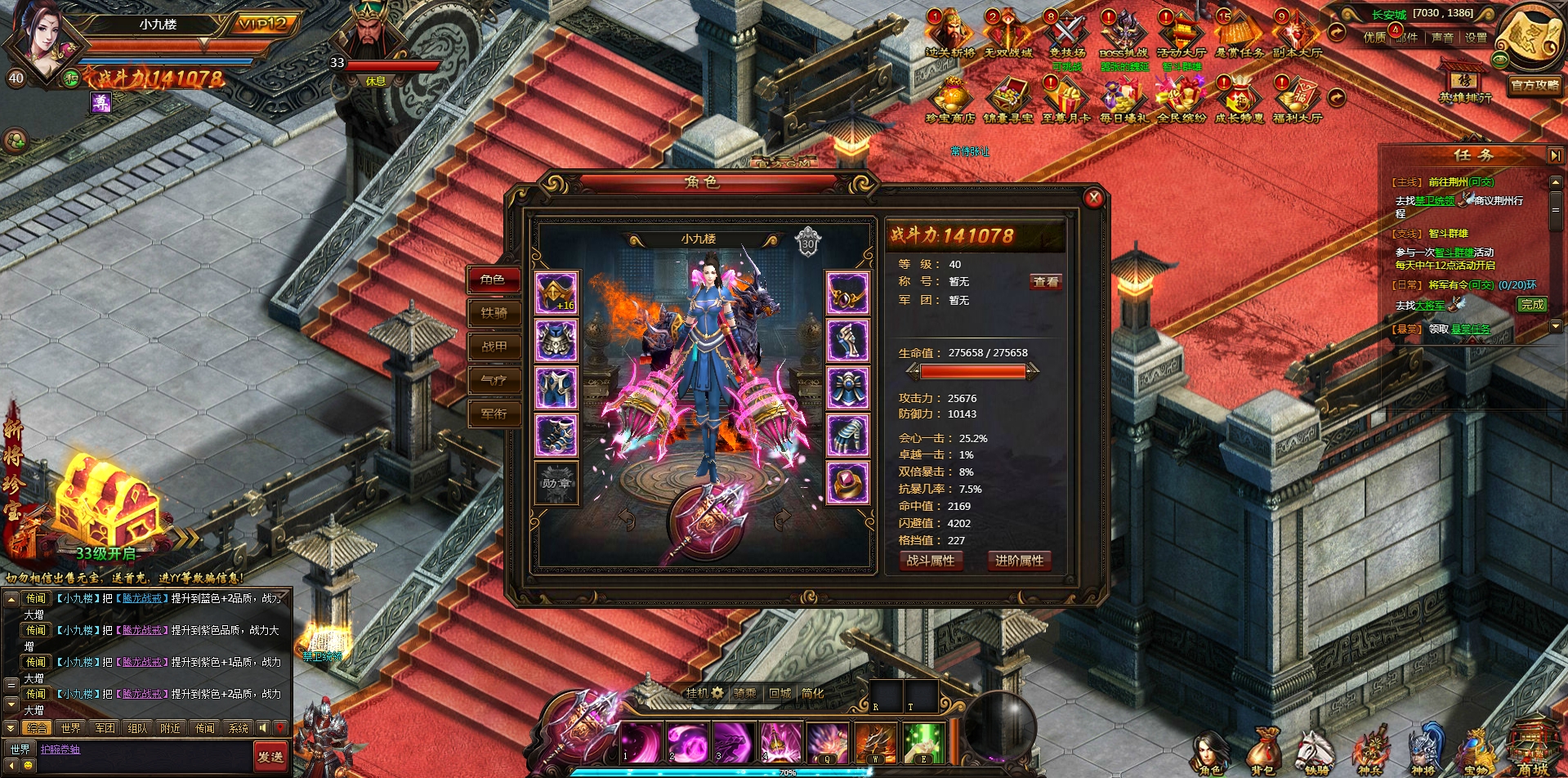This screenshot has width=1568, height=778.
Task: Toggle 声音 sound settings at top right
Action: [x=1442, y=38]
